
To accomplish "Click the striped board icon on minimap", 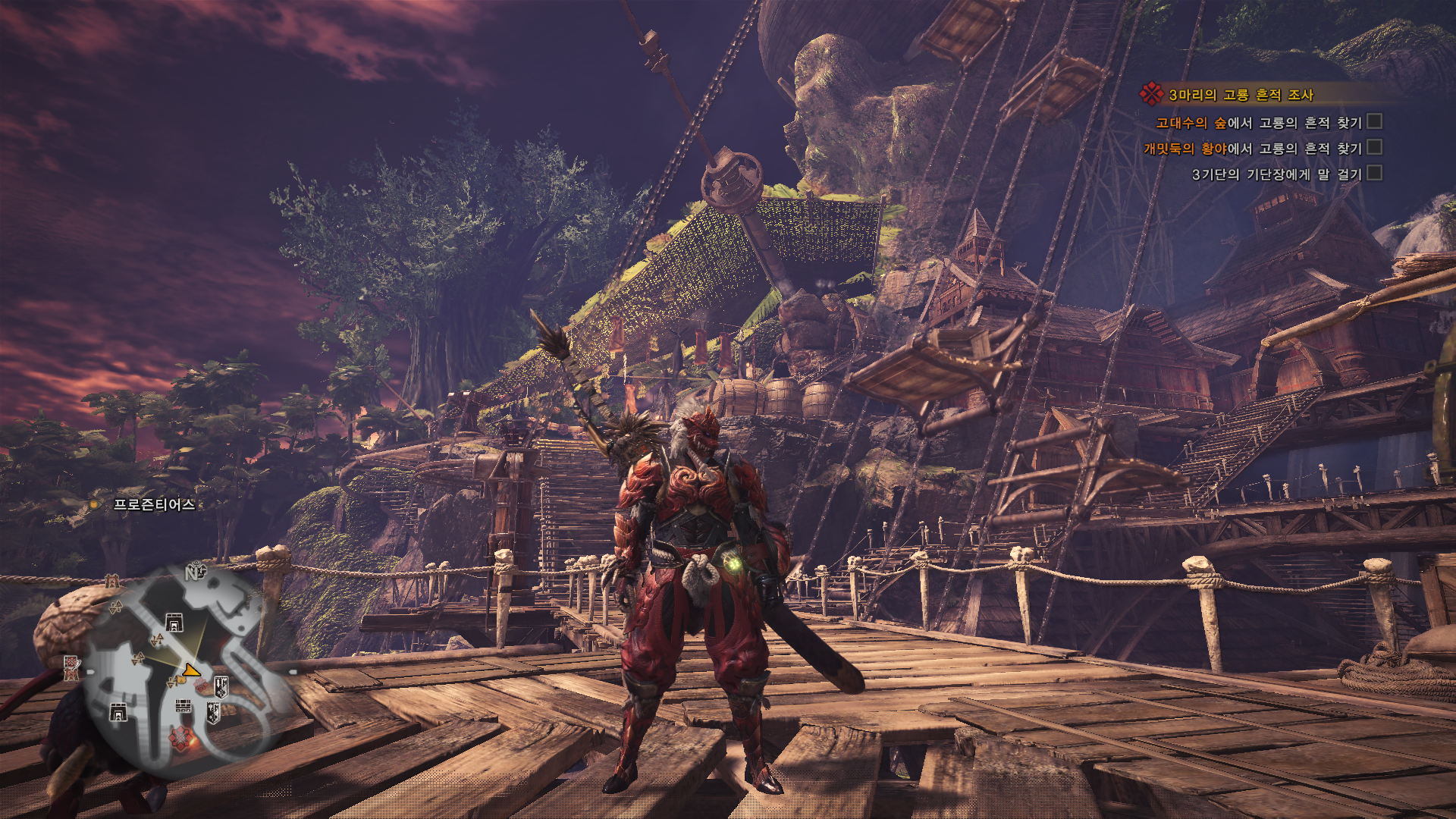I will point(184,706).
